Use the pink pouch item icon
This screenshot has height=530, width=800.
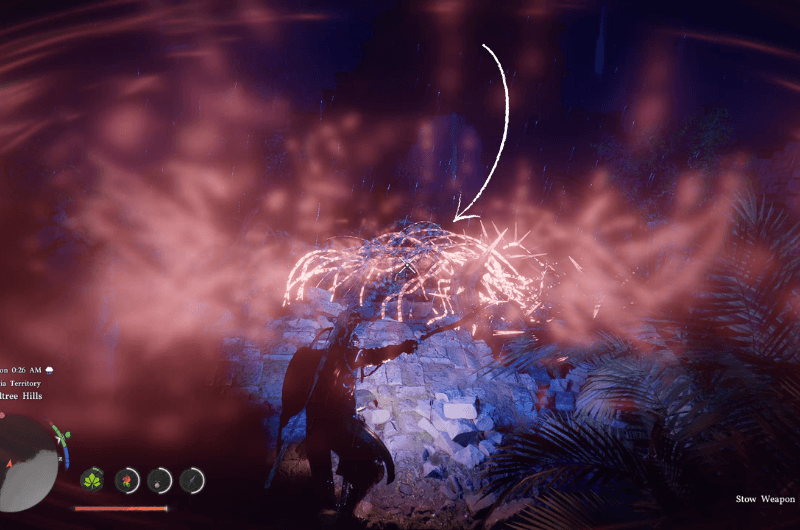[x=160, y=480]
